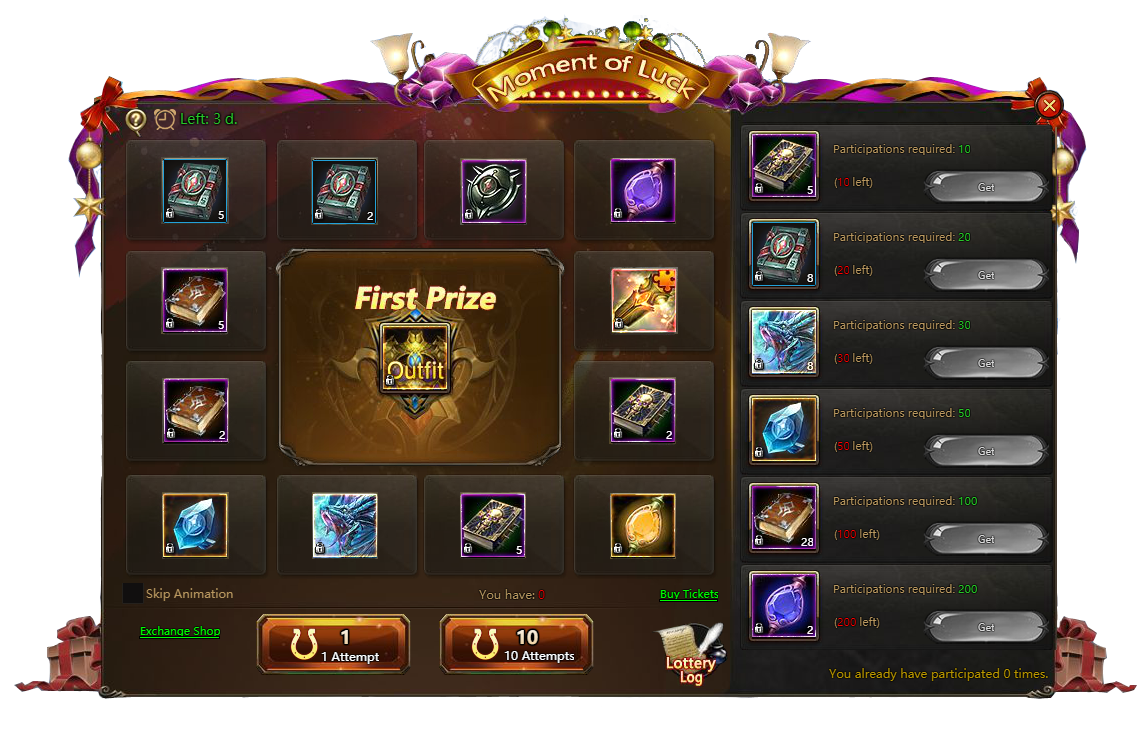Image resolution: width=1147 pixels, height=738 pixels.
Task: Use the 10 Attempts button
Action: pos(517,644)
